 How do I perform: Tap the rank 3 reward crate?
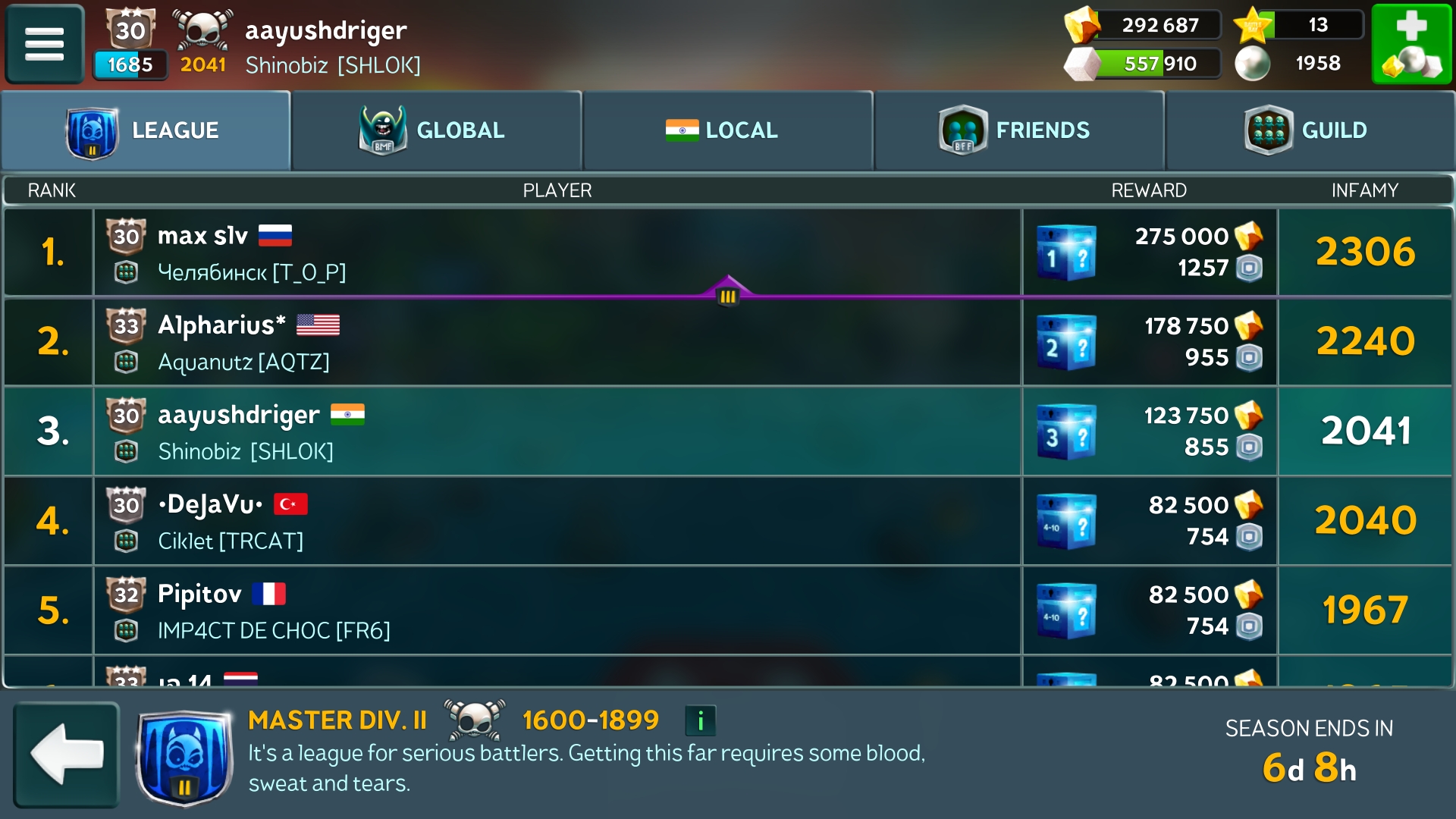[1065, 431]
